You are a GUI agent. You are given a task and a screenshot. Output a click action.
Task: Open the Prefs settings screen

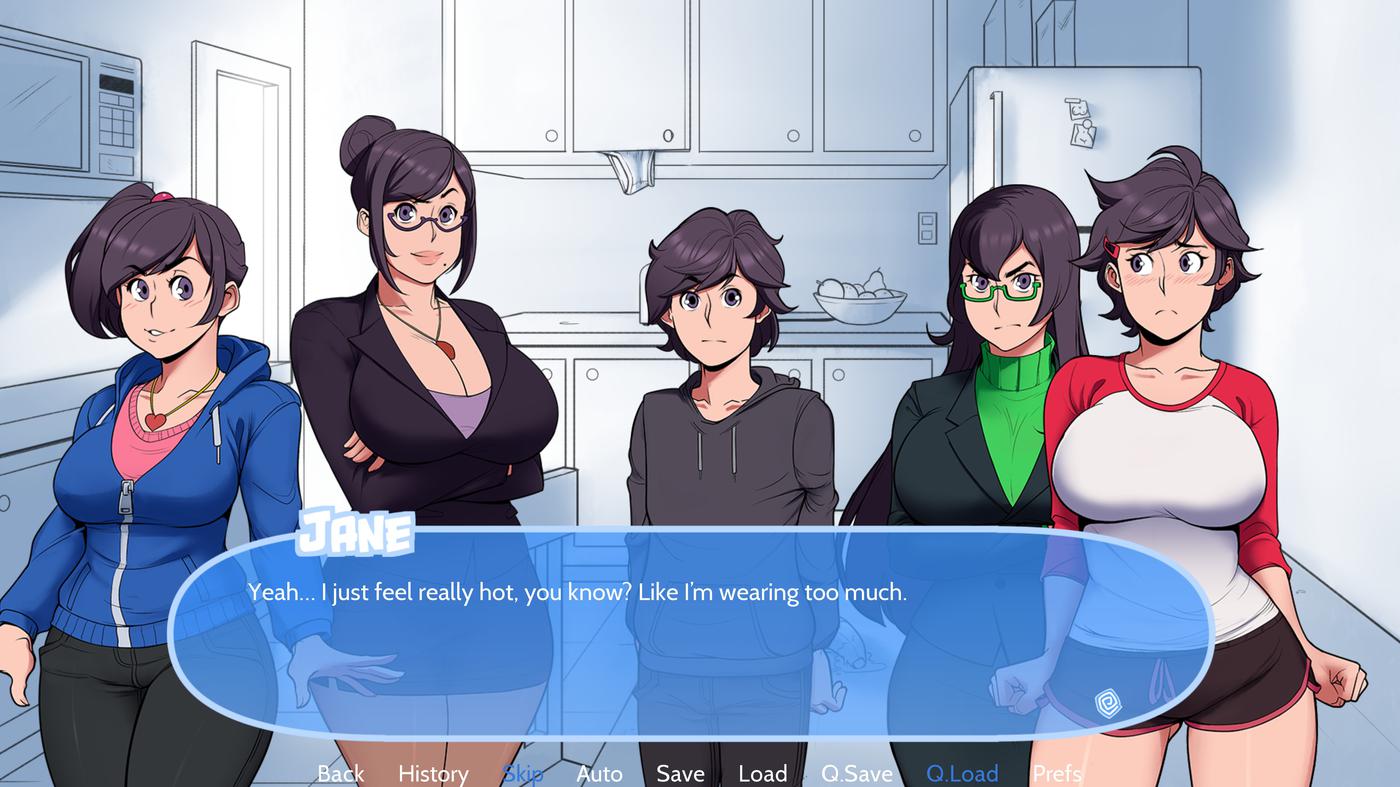point(1055,773)
